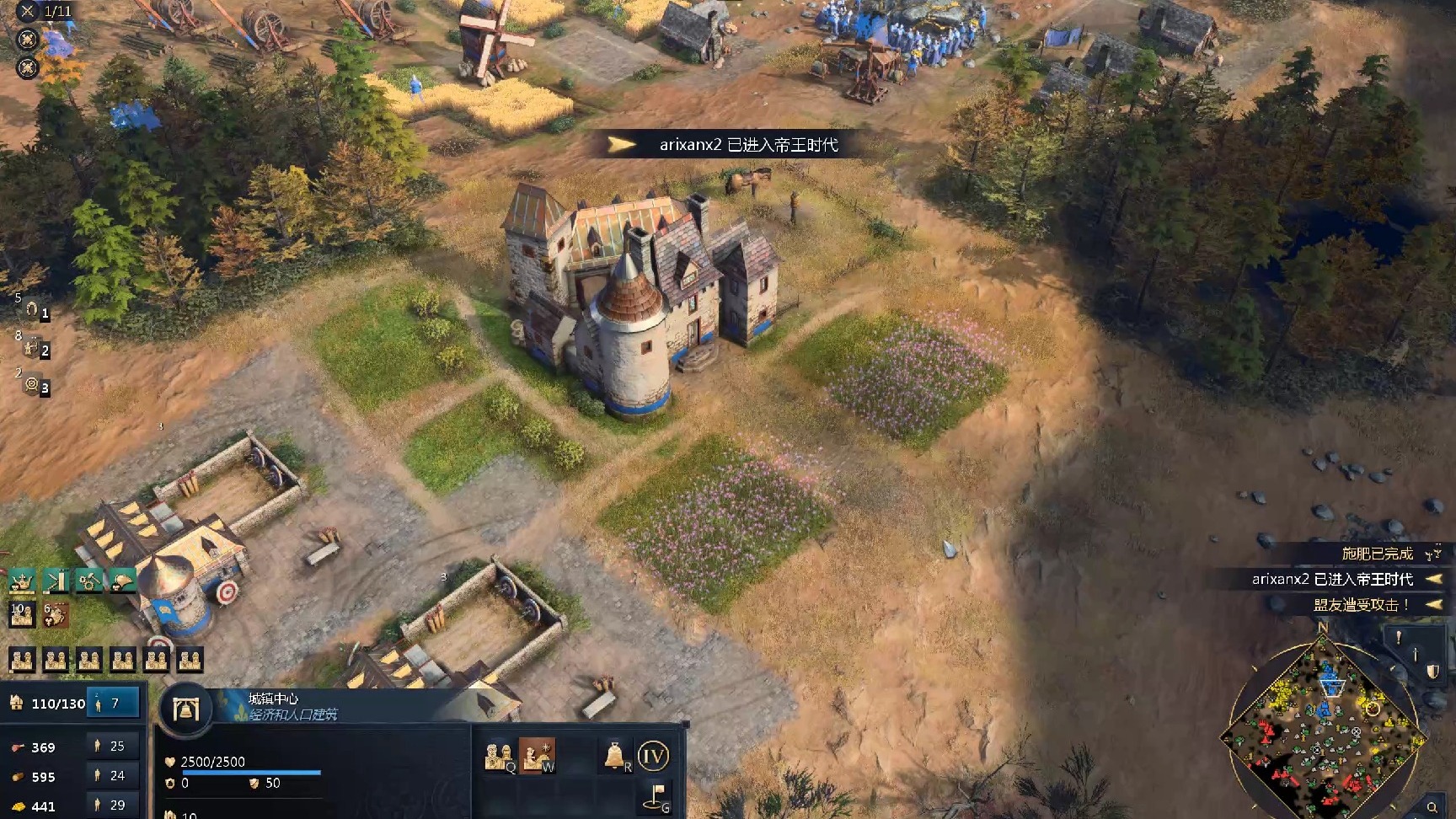This screenshot has width=1456, height=819.
Task: Click the minimap to move the camera
Action: [x=1321, y=735]
